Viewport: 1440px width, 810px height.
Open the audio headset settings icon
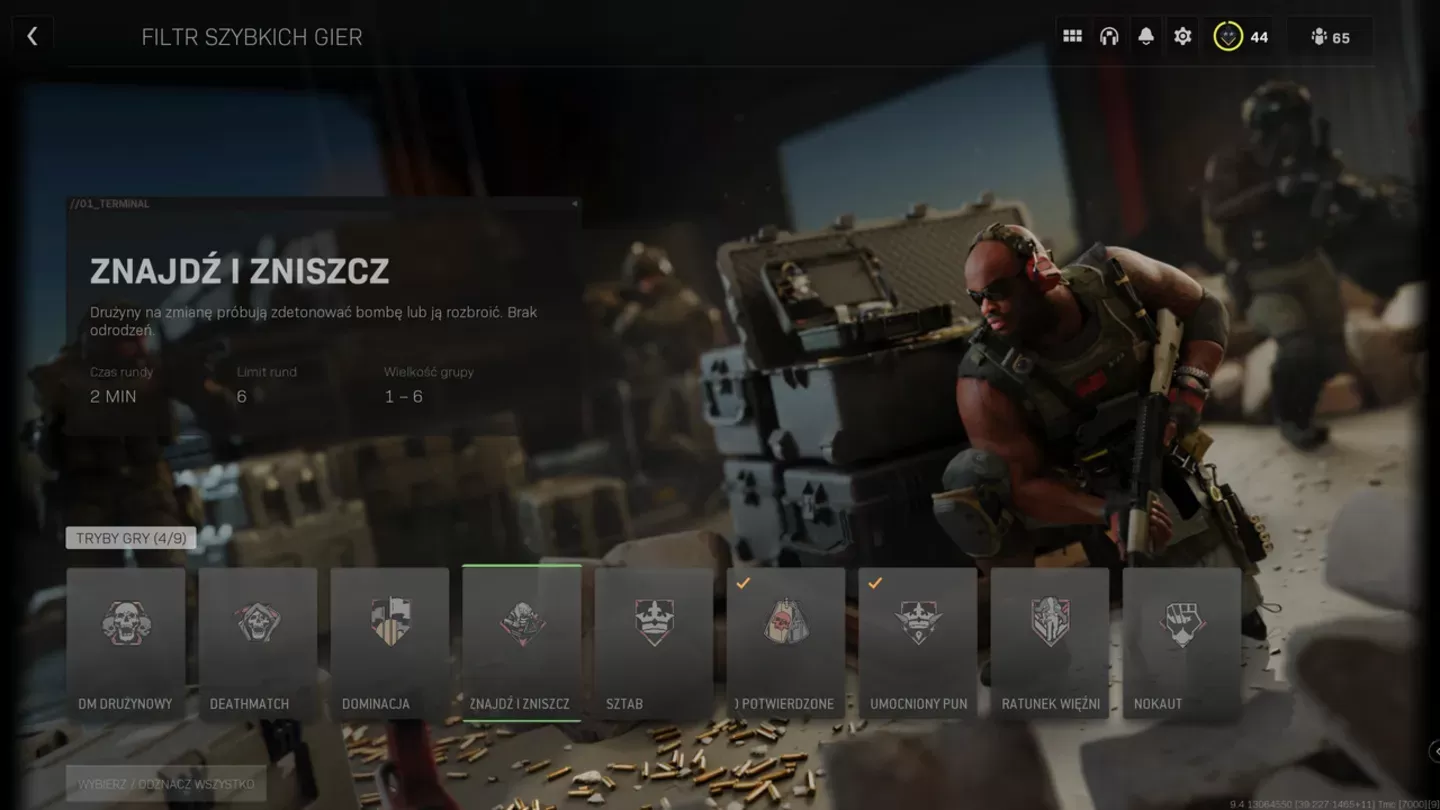pos(1110,35)
